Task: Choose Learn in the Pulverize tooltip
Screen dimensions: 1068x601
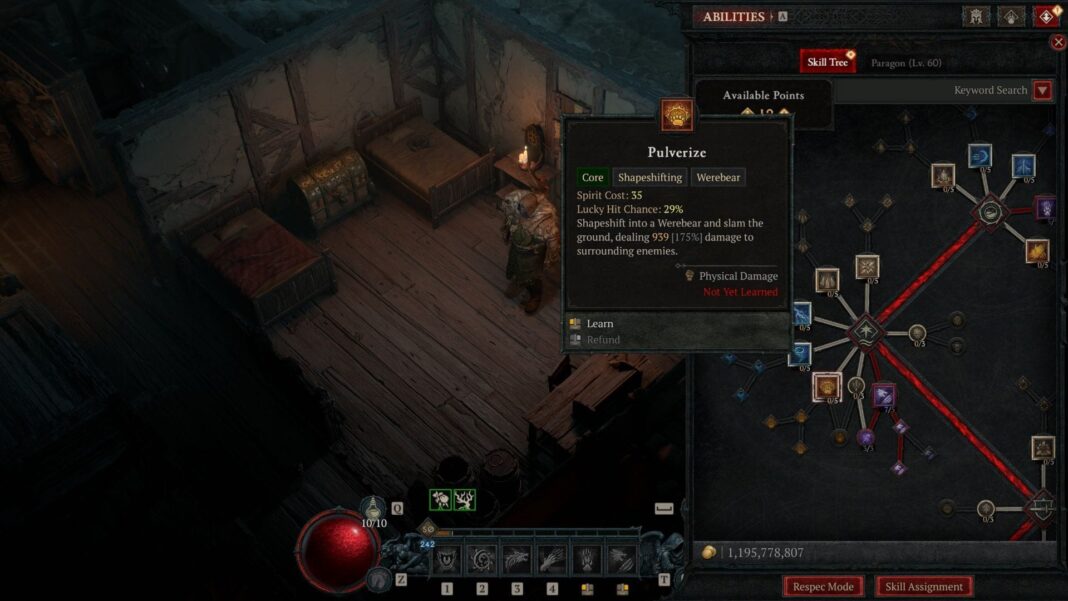Action: point(600,324)
